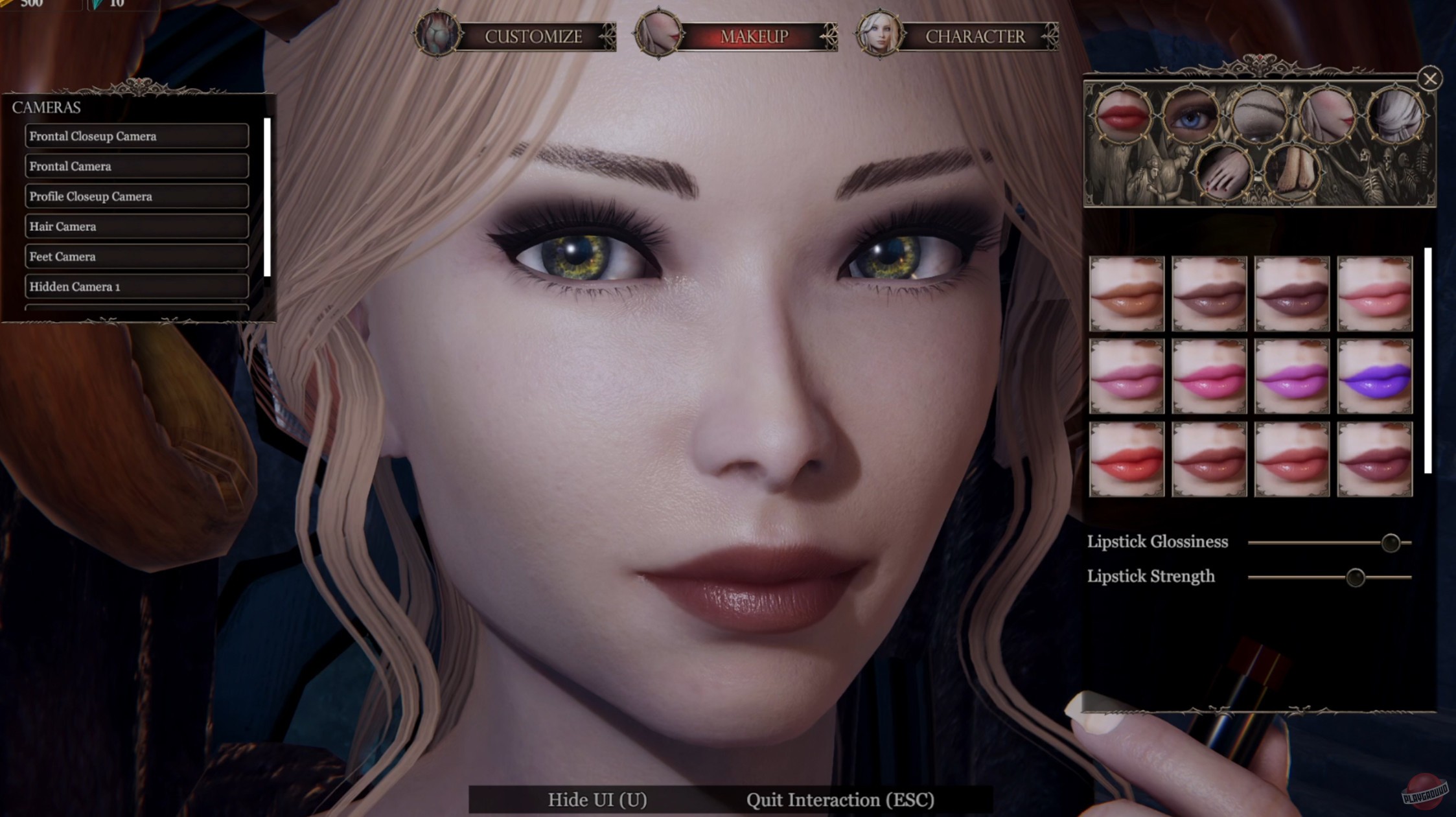Click the body portrait icon beside CUSTOMIZE
This screenshot has width=1456, height=817.
click(438, 36)
